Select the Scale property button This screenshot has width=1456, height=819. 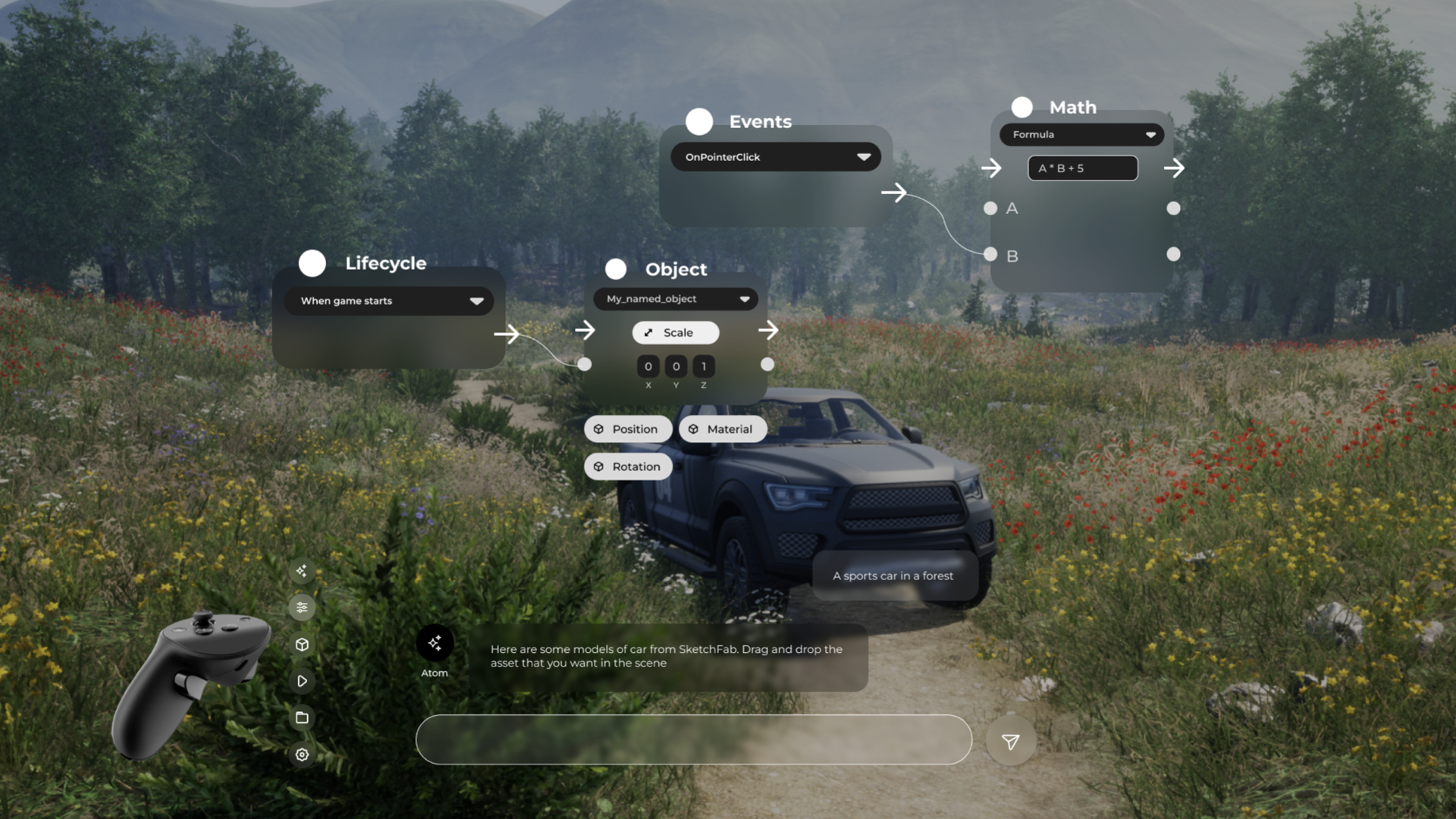[x=675, y=333]
